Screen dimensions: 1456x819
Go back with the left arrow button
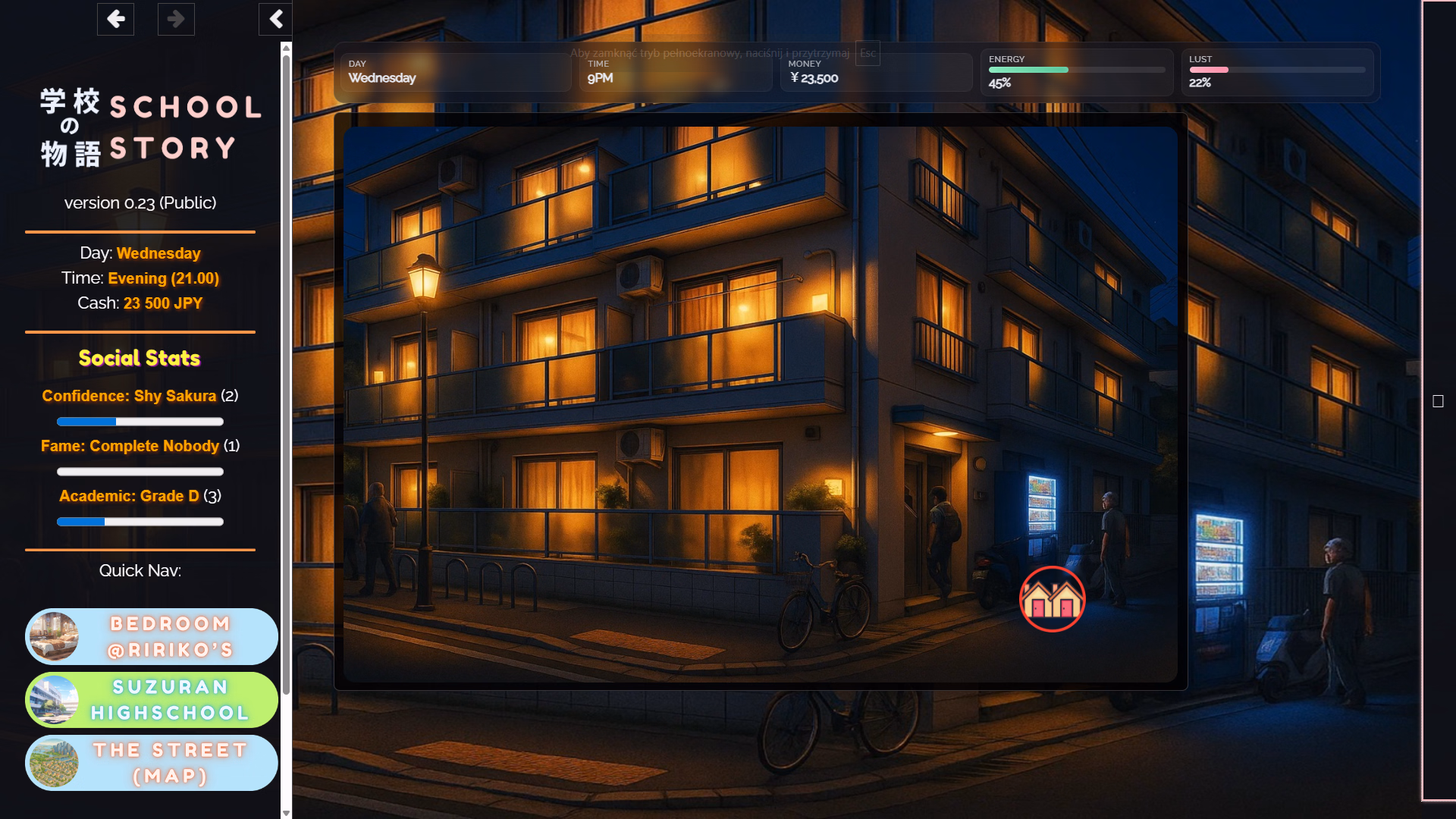click(115, 19)
